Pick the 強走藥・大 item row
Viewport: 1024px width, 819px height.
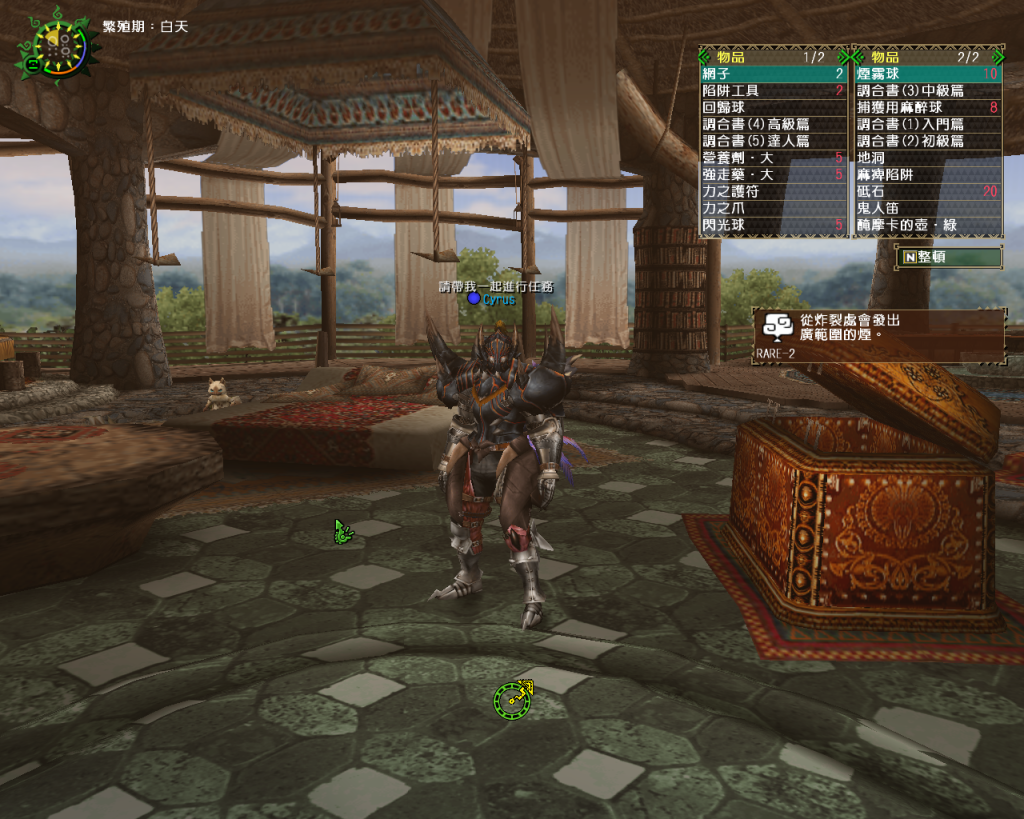pos(773,175)
